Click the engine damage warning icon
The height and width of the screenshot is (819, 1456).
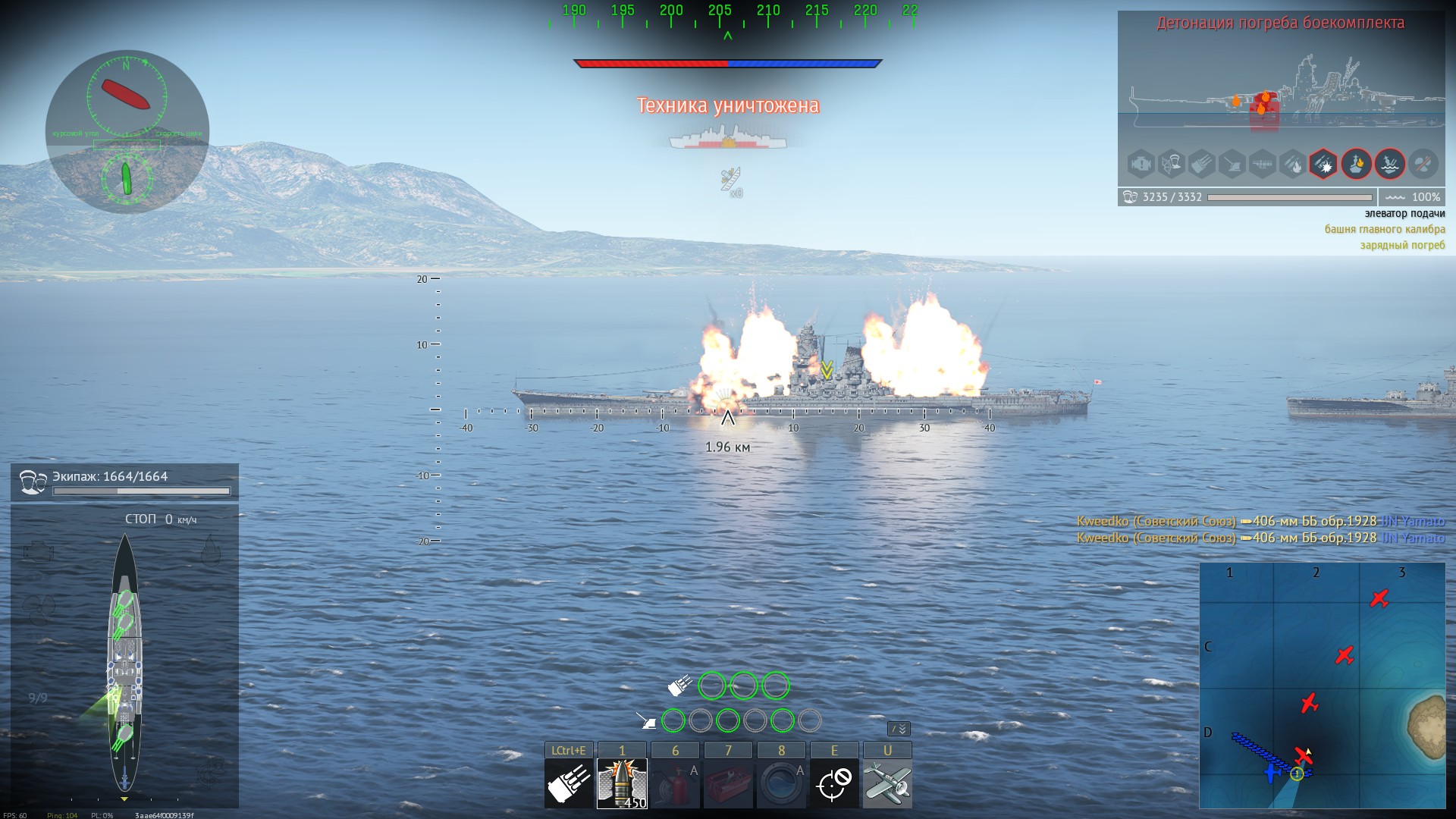point(1141,164)
